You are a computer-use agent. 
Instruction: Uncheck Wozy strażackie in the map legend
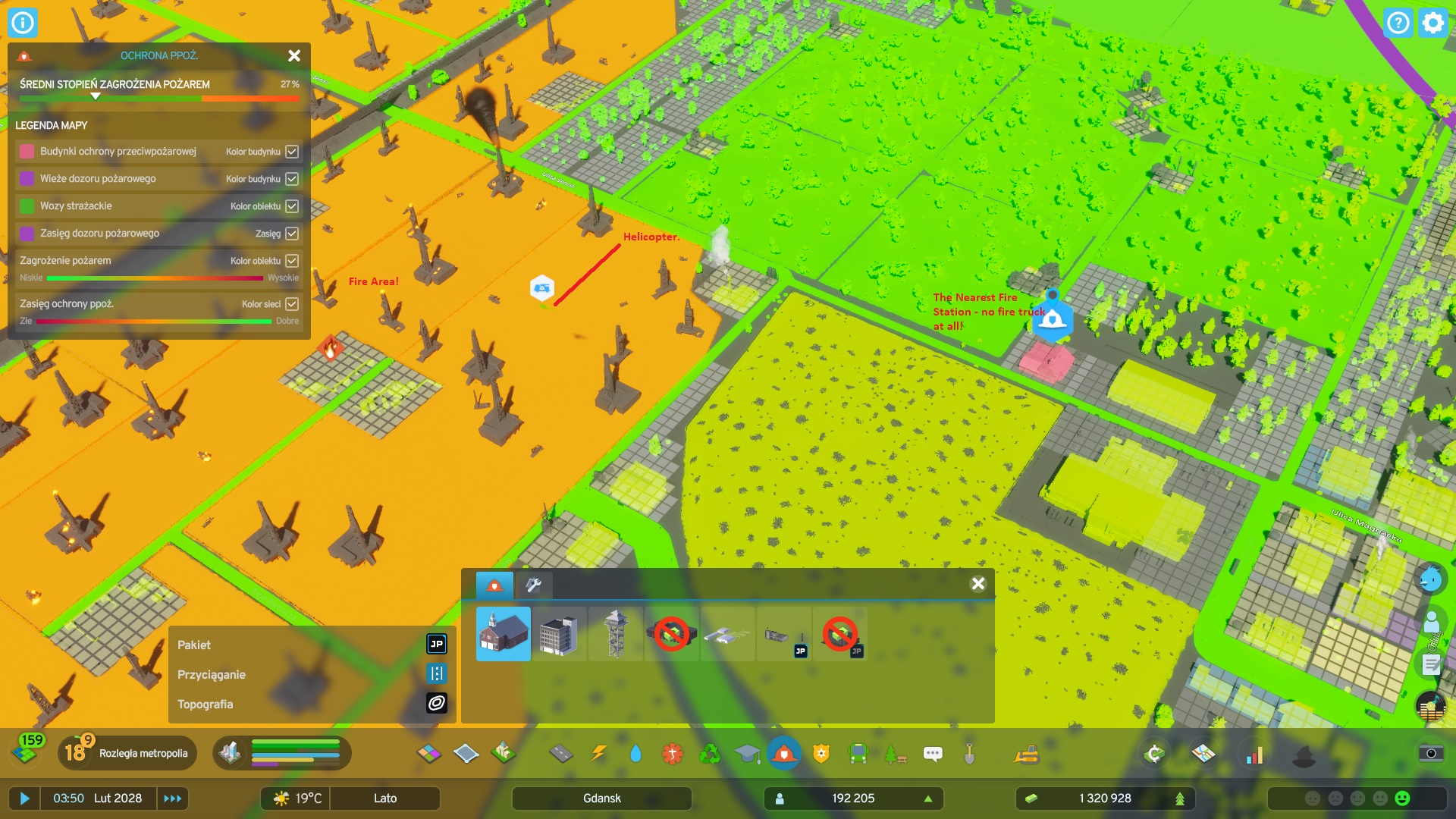tap(291, 206)
